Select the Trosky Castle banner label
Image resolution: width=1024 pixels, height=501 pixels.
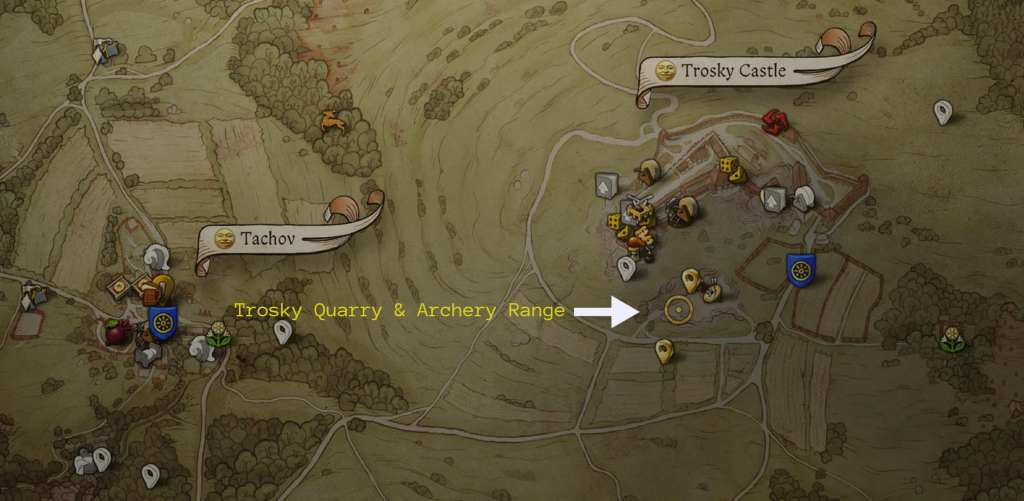tap(734, 71)
